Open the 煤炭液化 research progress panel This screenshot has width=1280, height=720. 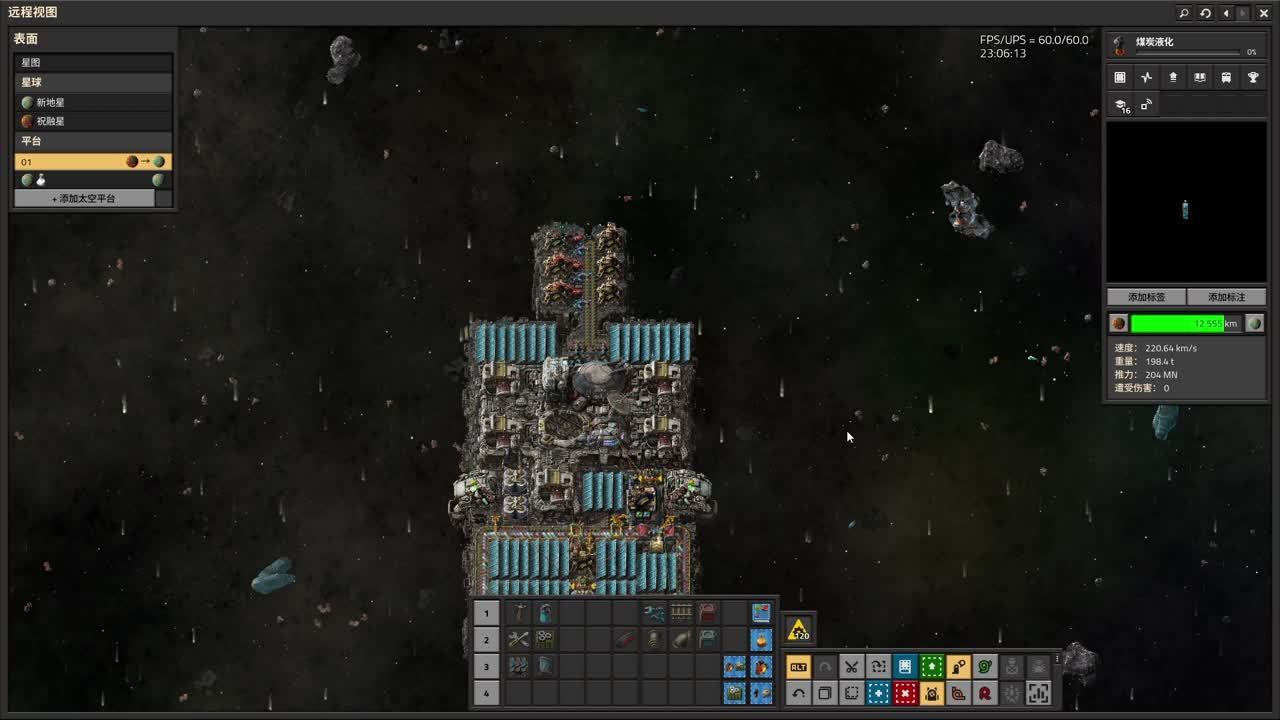[1185, 46]
